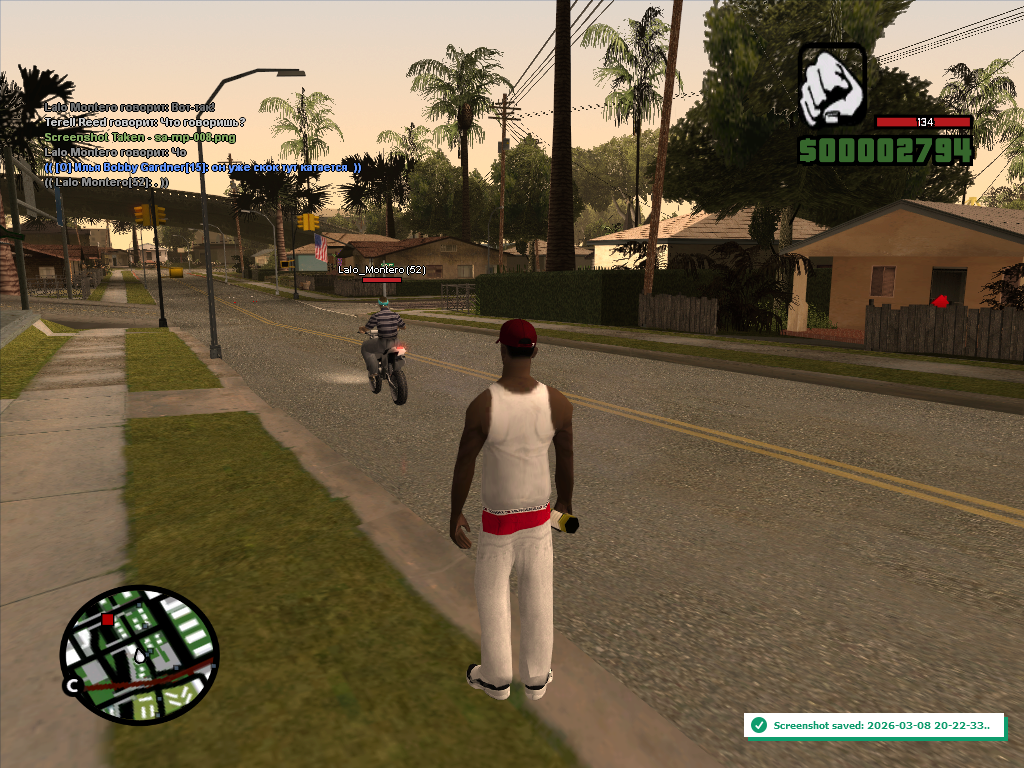Open the "Screenshot saved" notification
The width and height of the screenshot is (1024, 768).
(x=874, y=725)
